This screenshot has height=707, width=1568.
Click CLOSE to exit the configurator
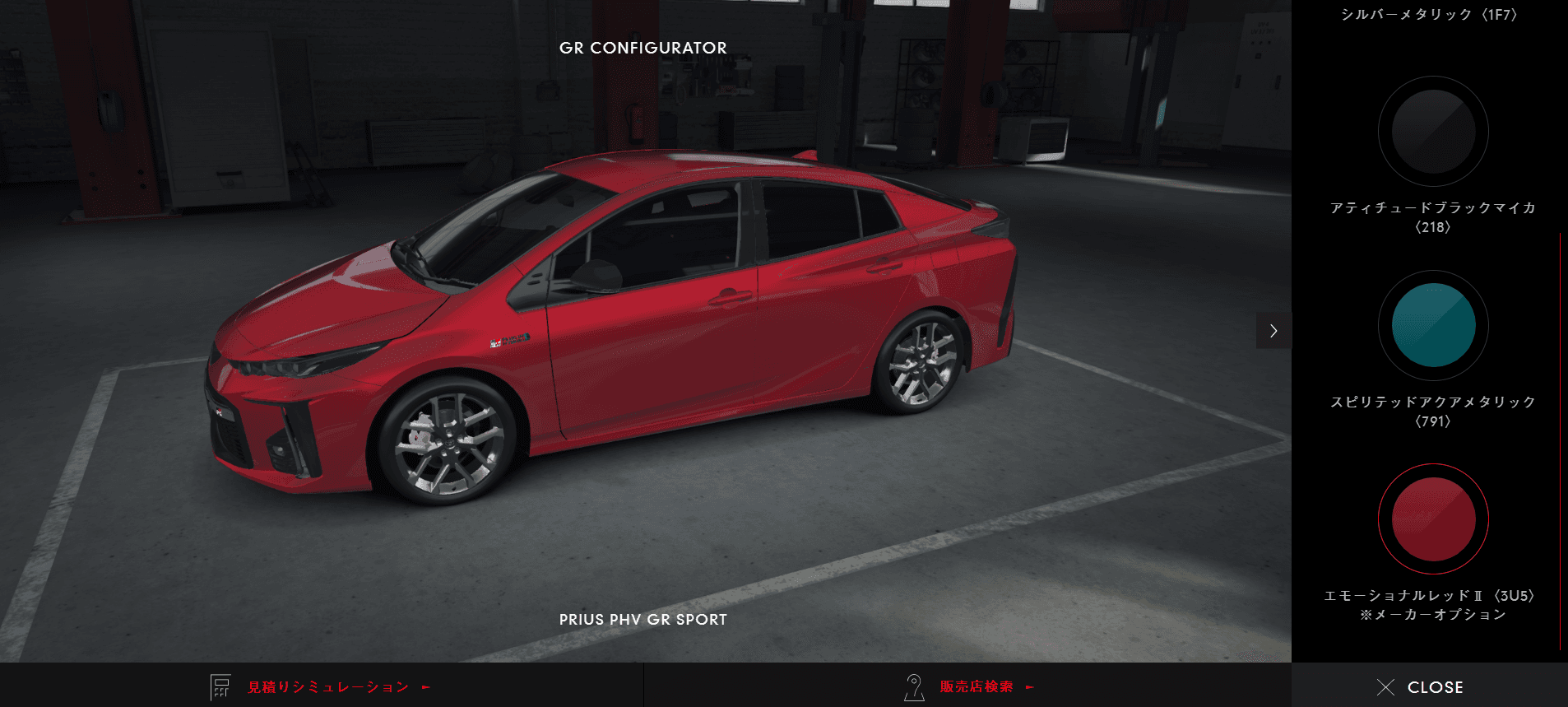coord(1436,686)
